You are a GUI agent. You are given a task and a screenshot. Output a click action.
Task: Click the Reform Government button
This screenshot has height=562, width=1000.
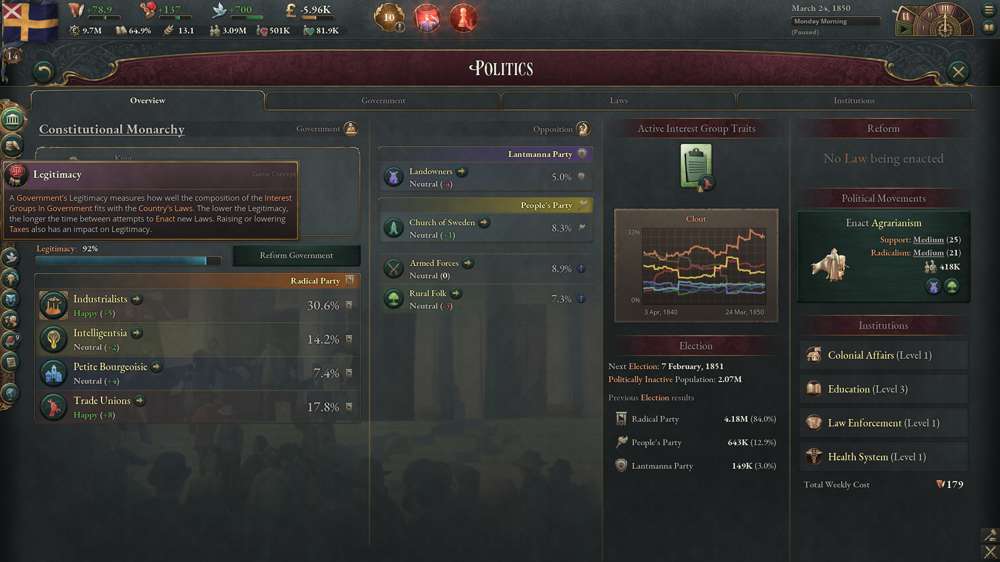[296, 255]
